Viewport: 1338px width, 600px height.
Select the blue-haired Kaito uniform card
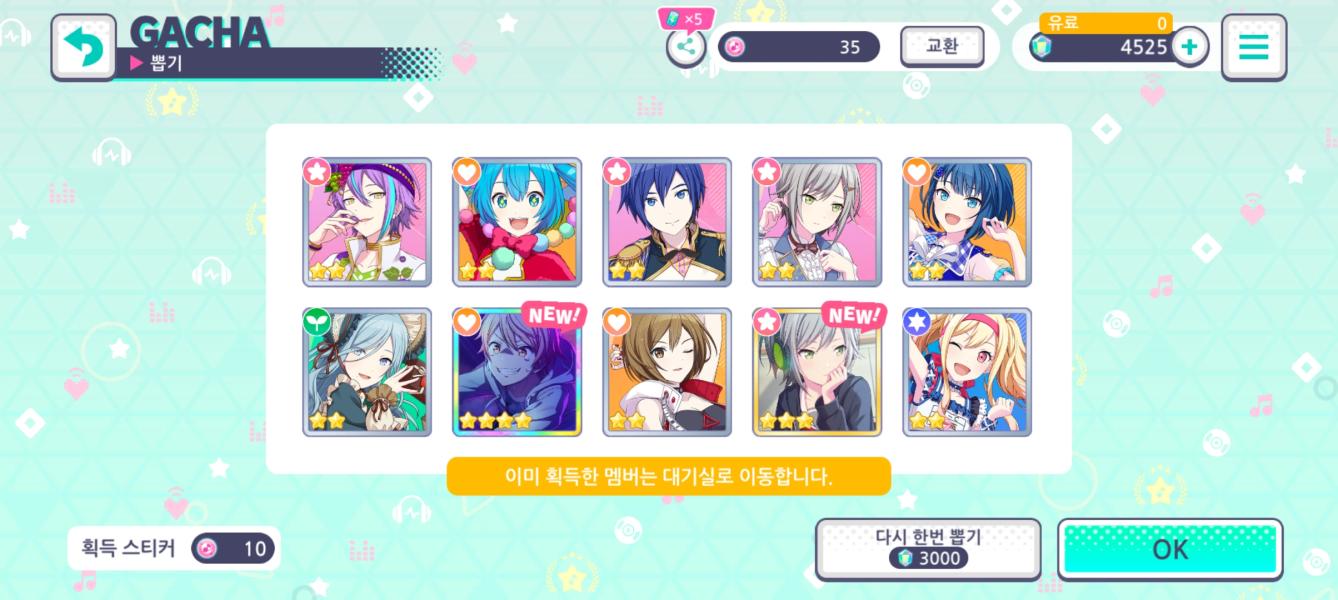(x=667, y=222)
